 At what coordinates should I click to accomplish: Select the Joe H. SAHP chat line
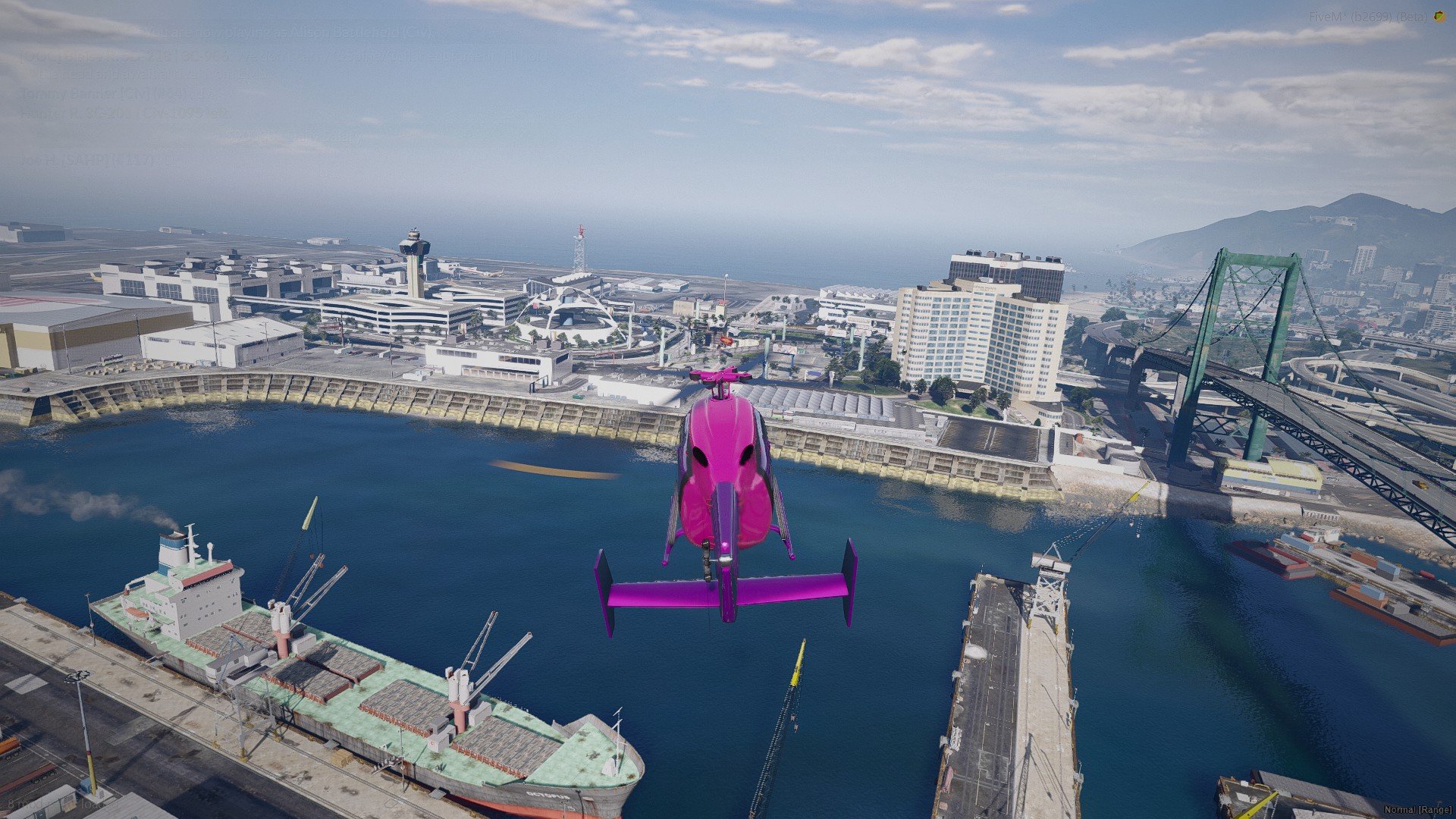click(x=96, y=161)
